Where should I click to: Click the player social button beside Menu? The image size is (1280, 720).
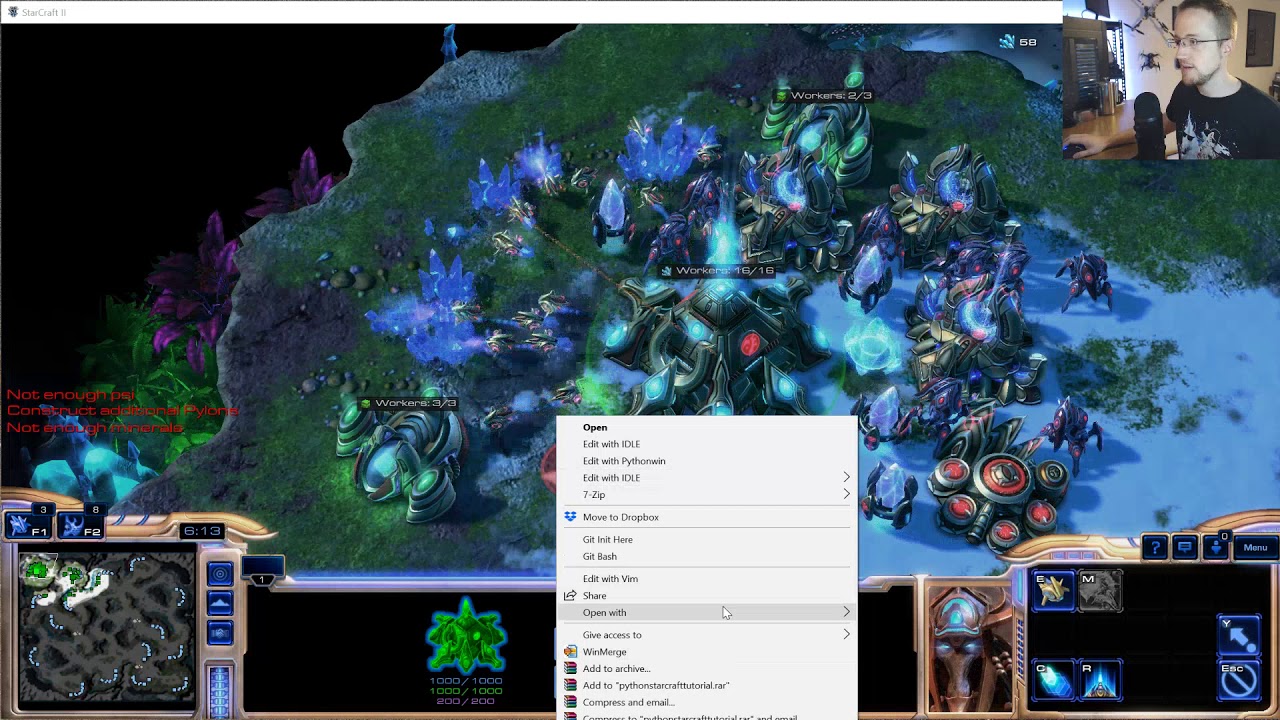[x=1216, y=547]
